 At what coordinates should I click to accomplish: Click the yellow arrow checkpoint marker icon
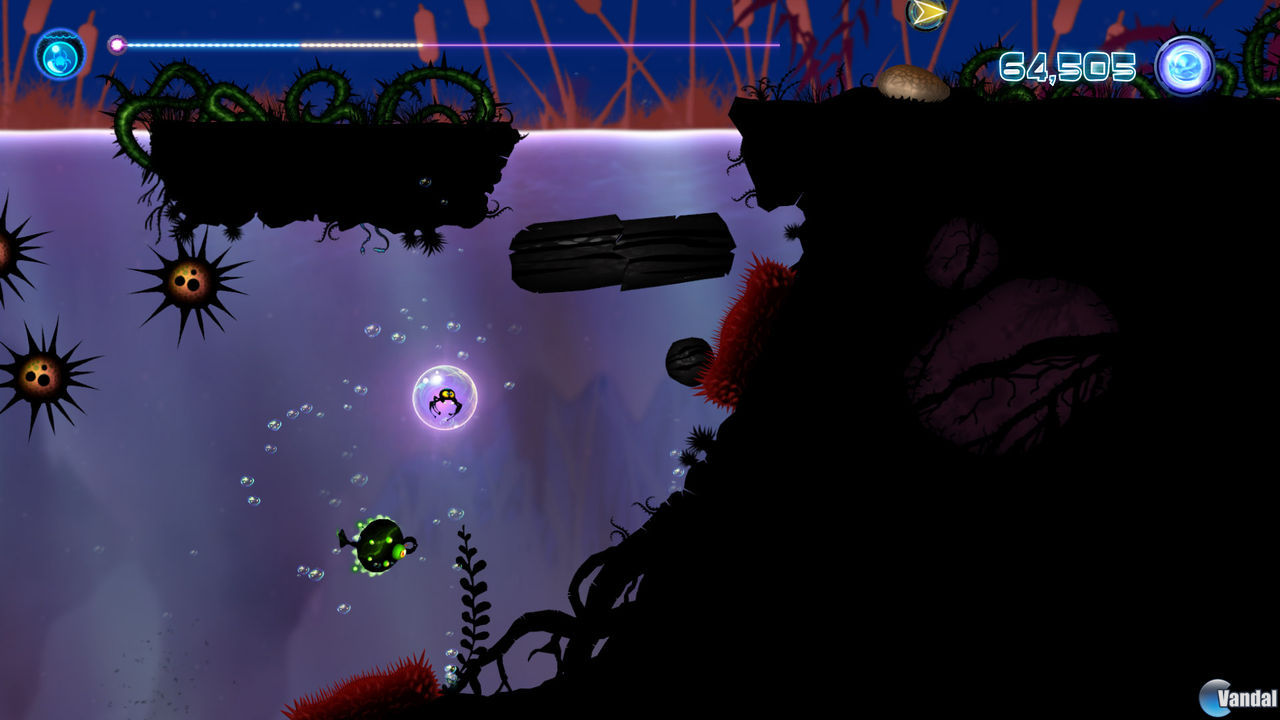point(923,13)
